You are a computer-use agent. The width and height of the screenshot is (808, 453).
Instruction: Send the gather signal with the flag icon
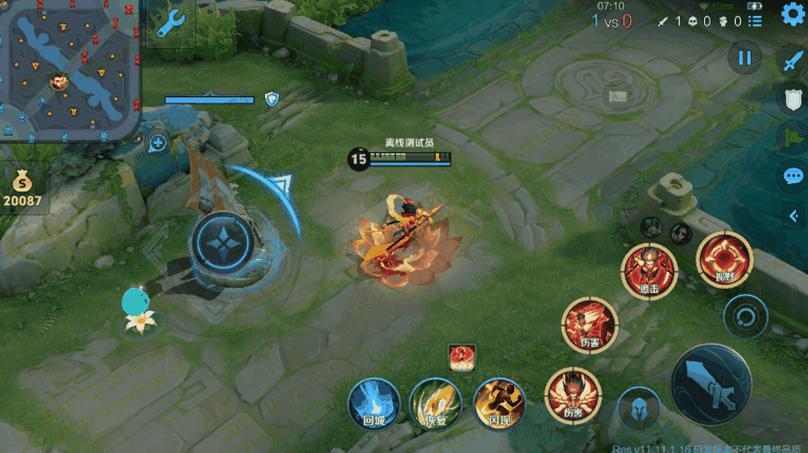click(x=792, y=138)
